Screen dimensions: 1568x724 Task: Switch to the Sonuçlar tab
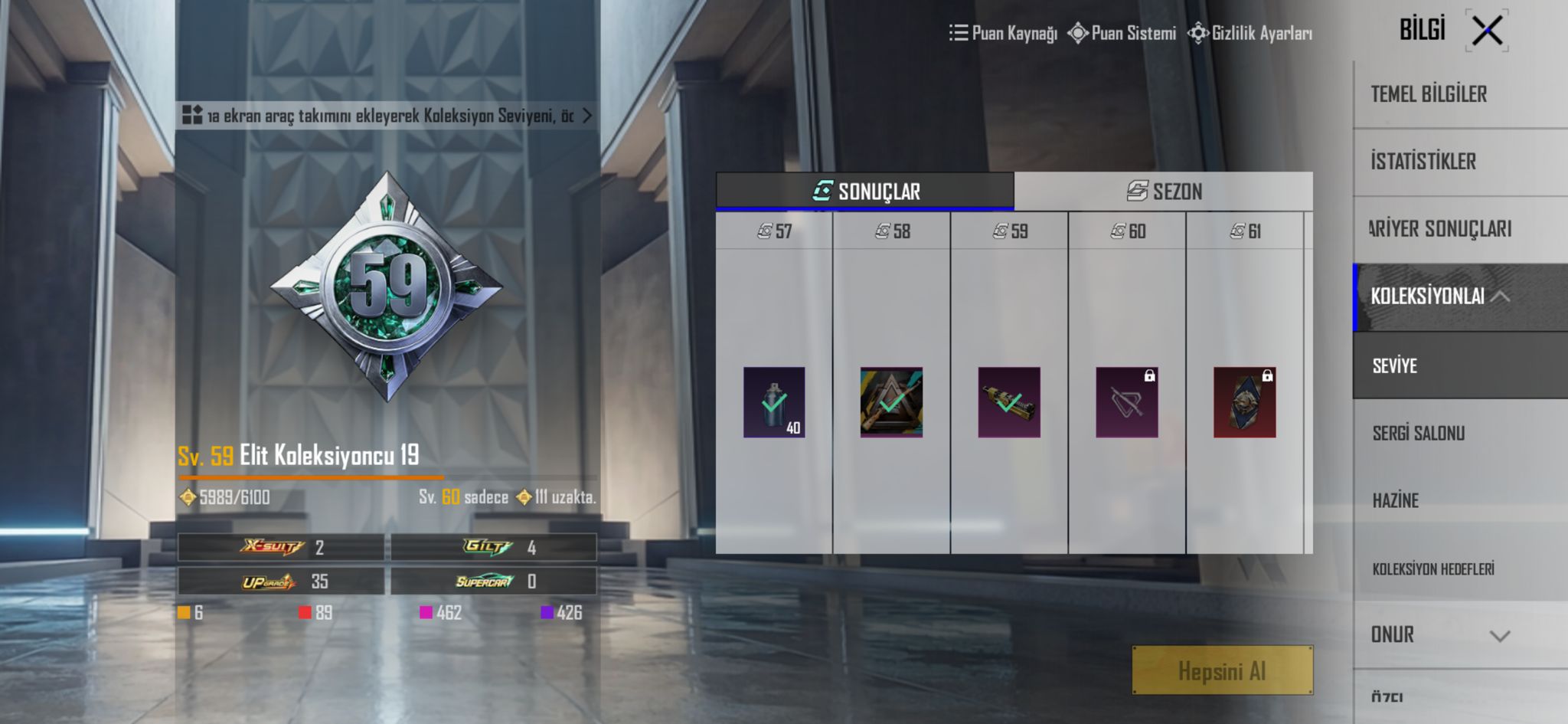[x=865, y=192]
